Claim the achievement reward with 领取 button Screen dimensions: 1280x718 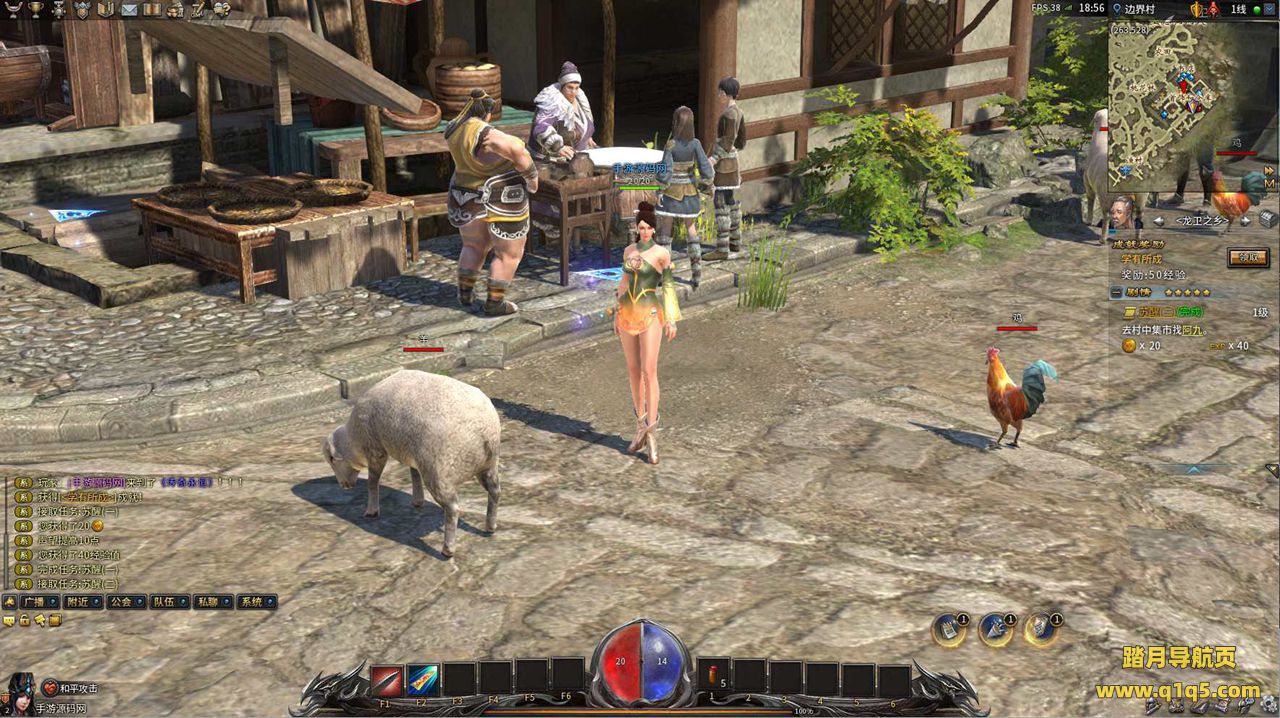coord(1247,257)
